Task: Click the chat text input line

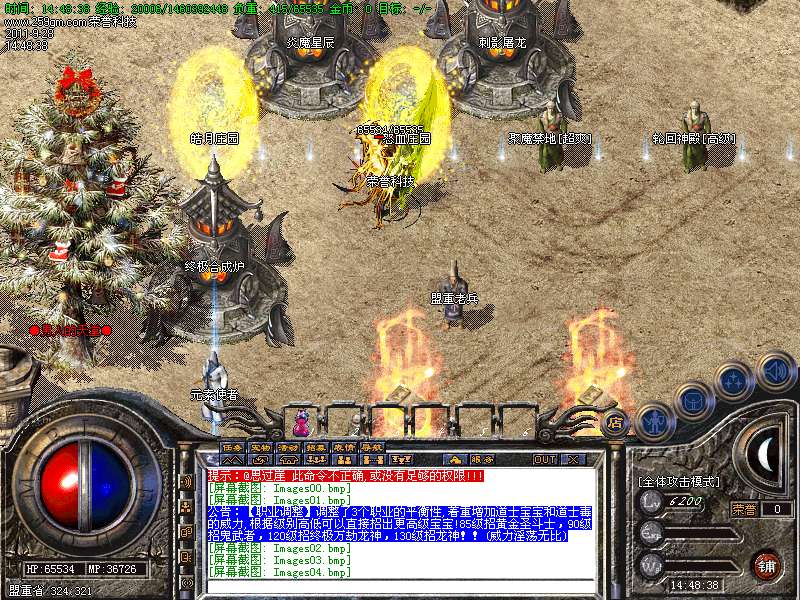Action: click(x=400, y=587)
